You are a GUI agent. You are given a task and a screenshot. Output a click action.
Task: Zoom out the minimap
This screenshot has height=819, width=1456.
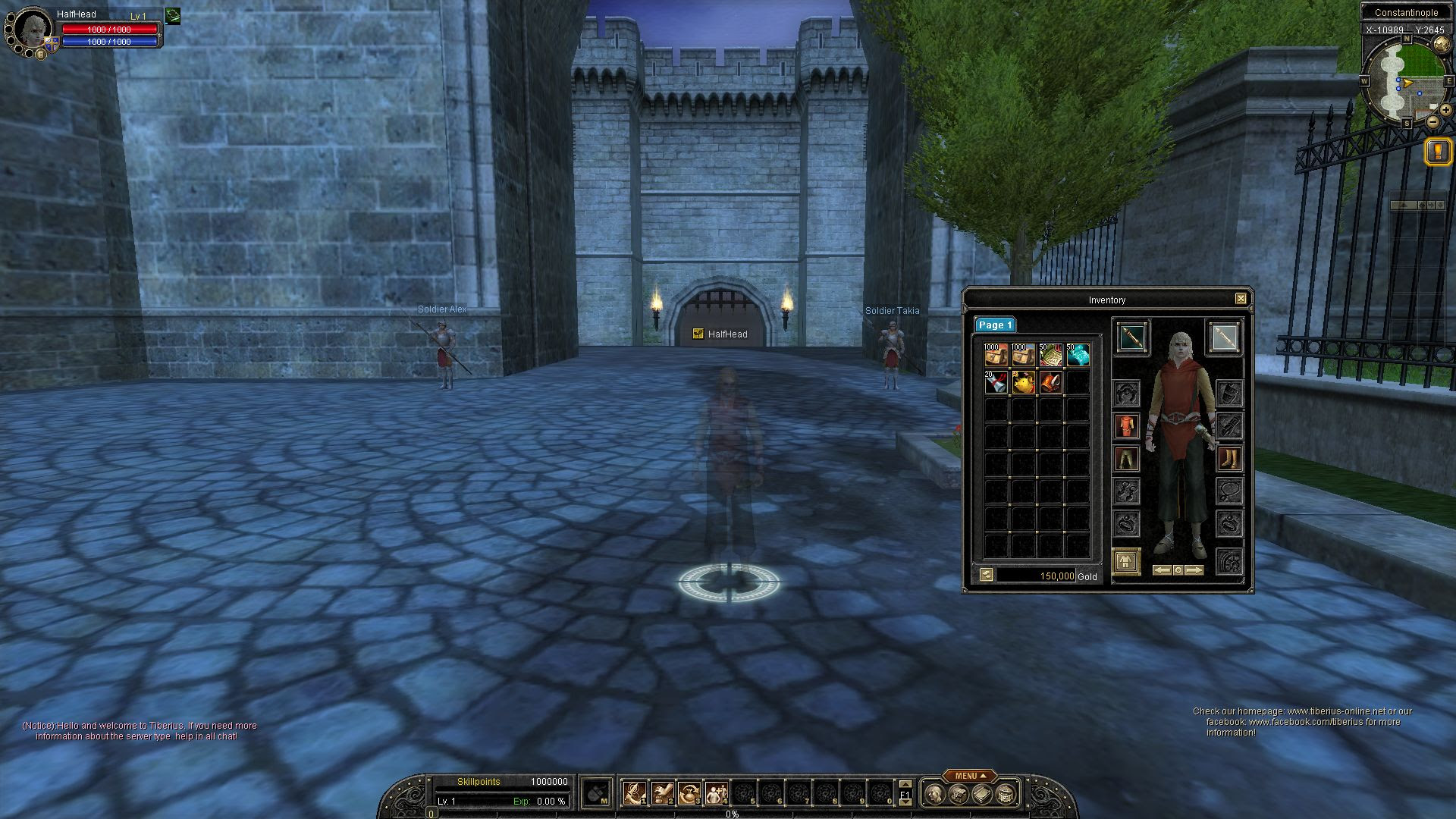coord(1432,121)
